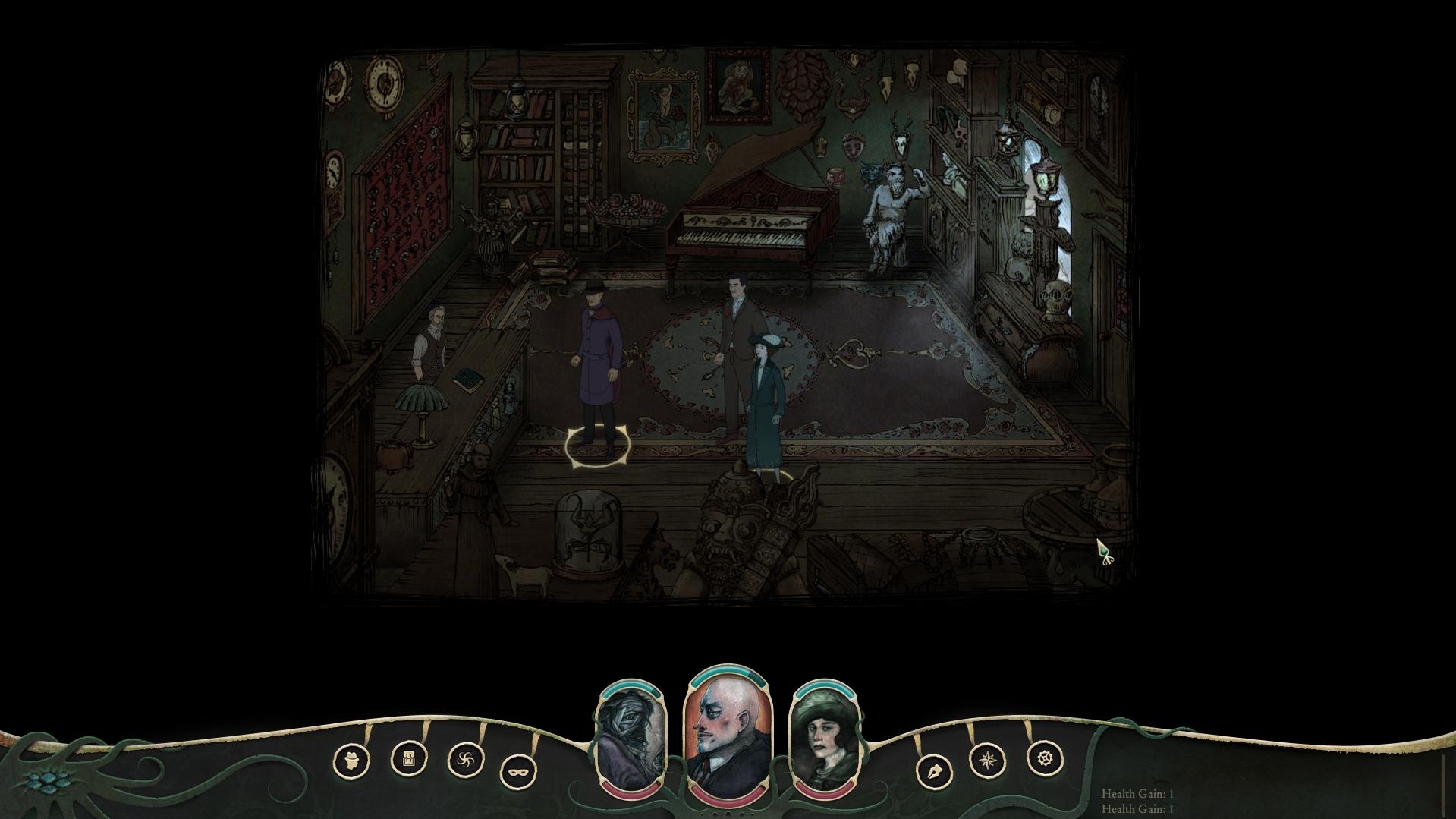Toggle sneak mode with the mask icon

[x=519, y=772]
